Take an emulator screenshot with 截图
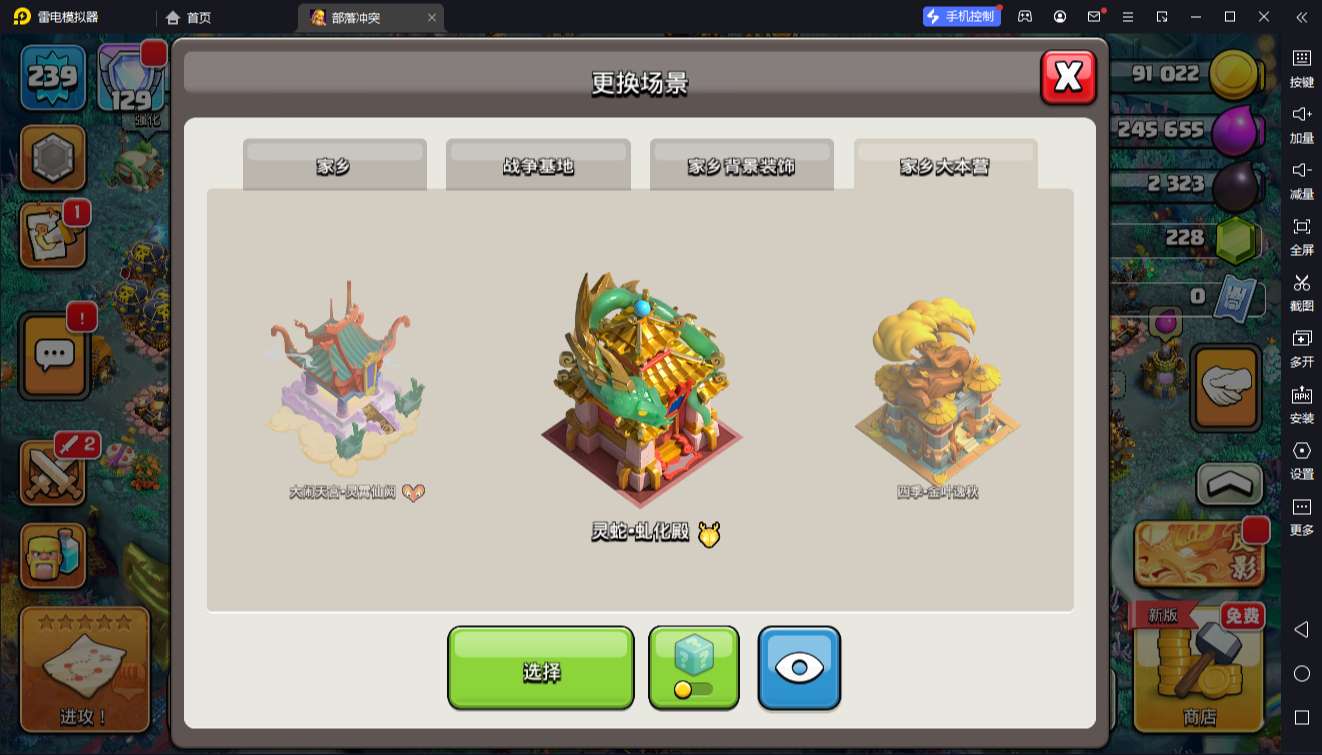 [1301, 290]
